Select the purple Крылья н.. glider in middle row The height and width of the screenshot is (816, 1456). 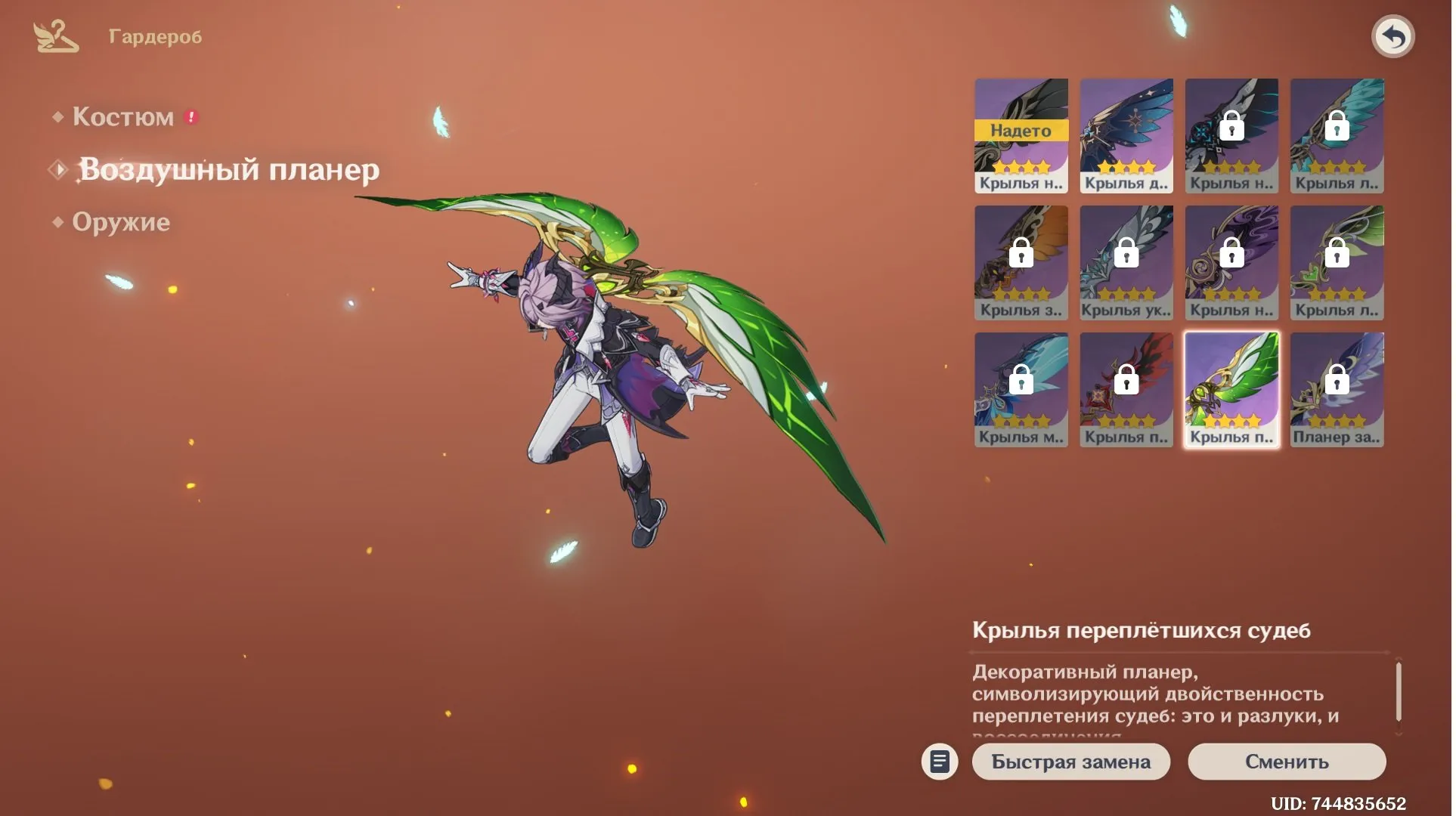(x=1231, y=261)
